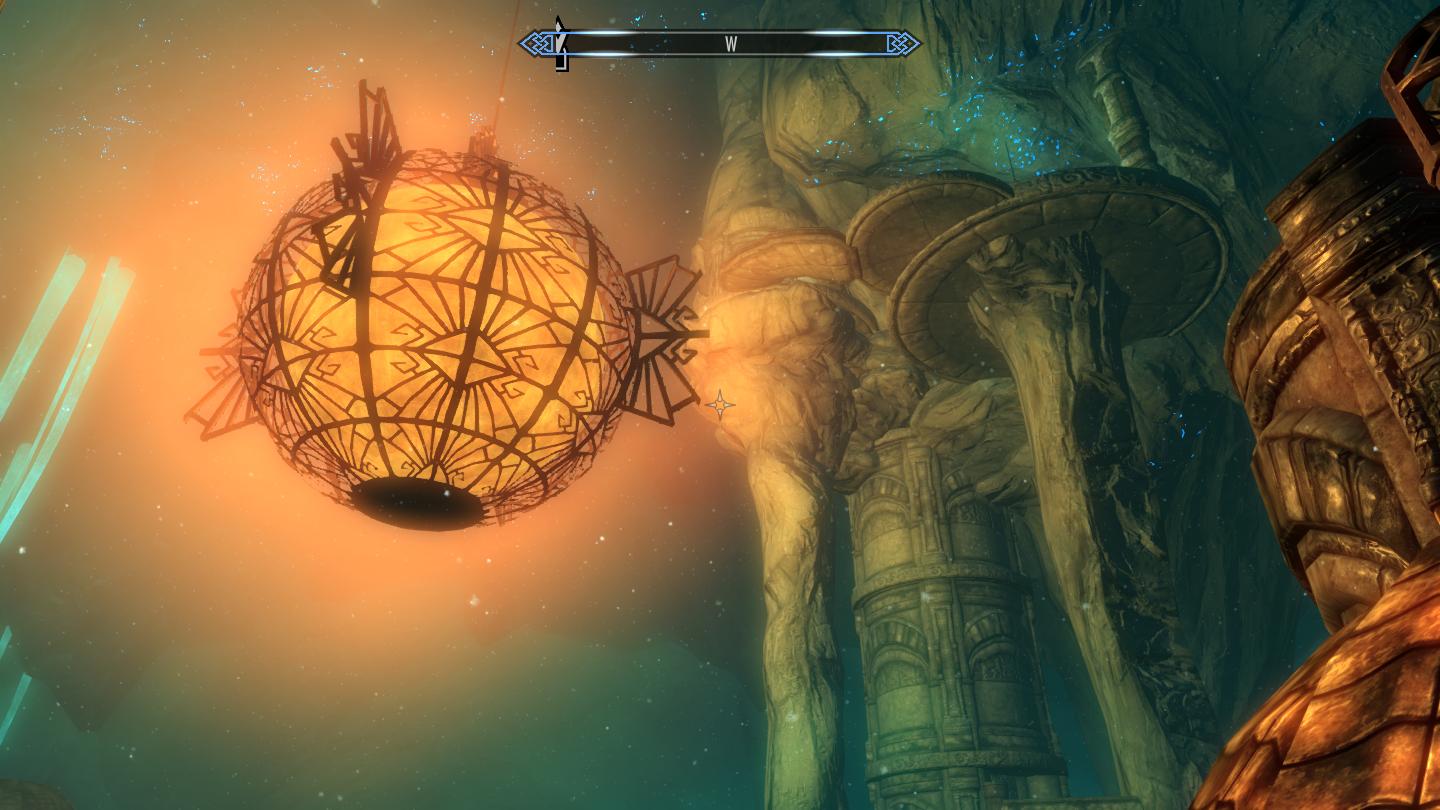Select the location marker on the compass

point(561,44)
